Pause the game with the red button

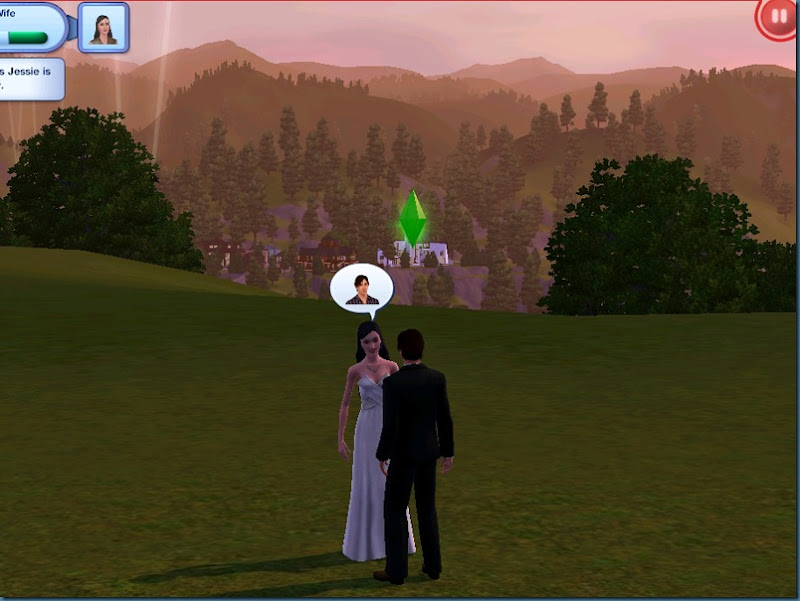pos(776,18)
